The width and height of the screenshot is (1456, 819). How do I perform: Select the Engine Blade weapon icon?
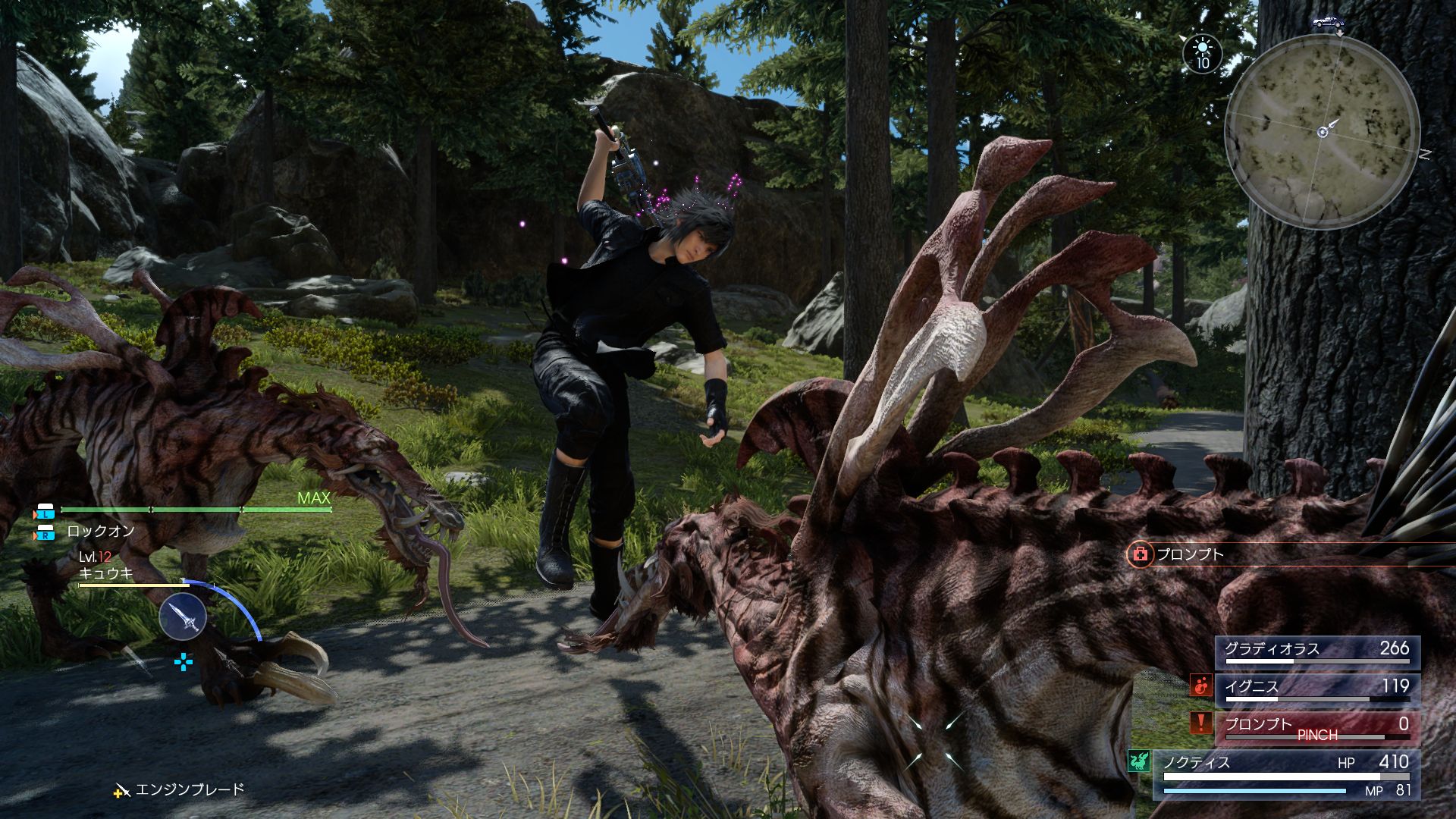coord(183,616)
